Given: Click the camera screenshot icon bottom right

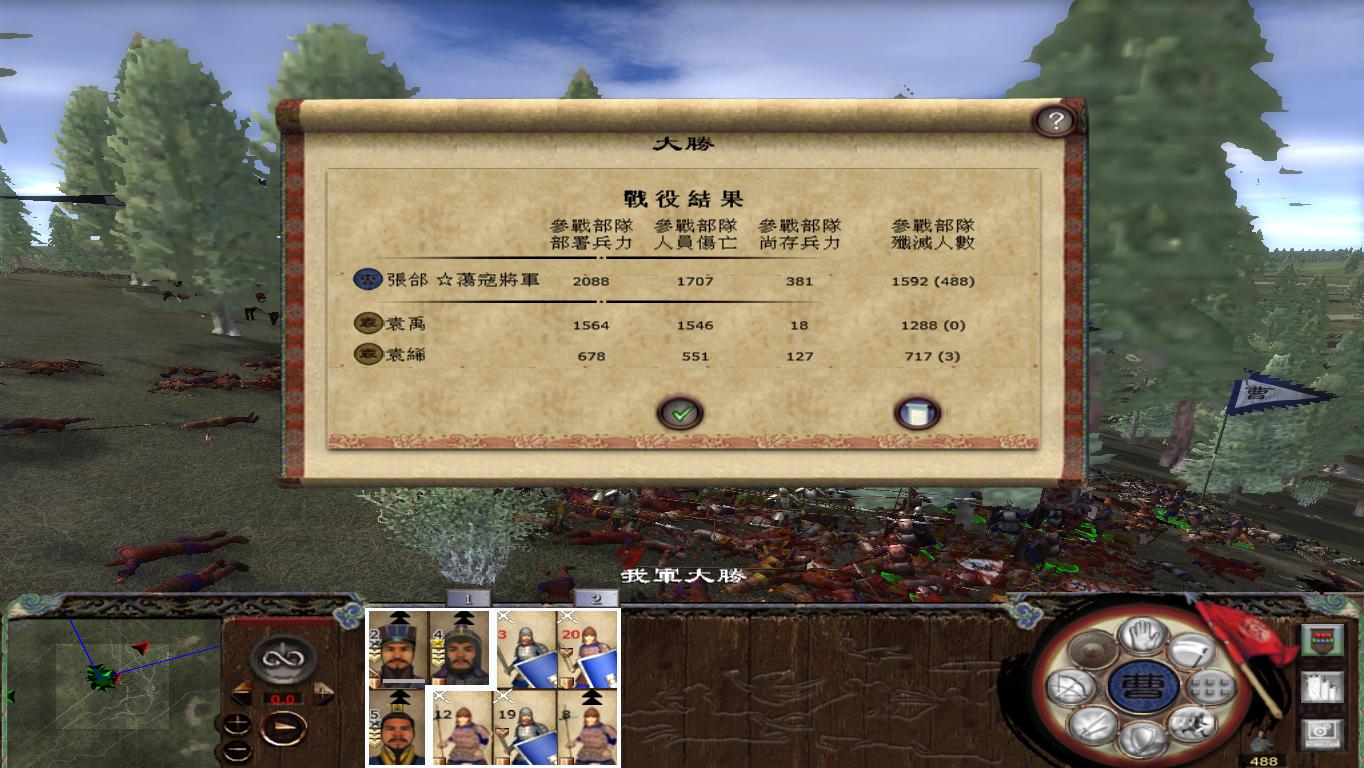Looking at the screenshot, I should pos(1320,732).
